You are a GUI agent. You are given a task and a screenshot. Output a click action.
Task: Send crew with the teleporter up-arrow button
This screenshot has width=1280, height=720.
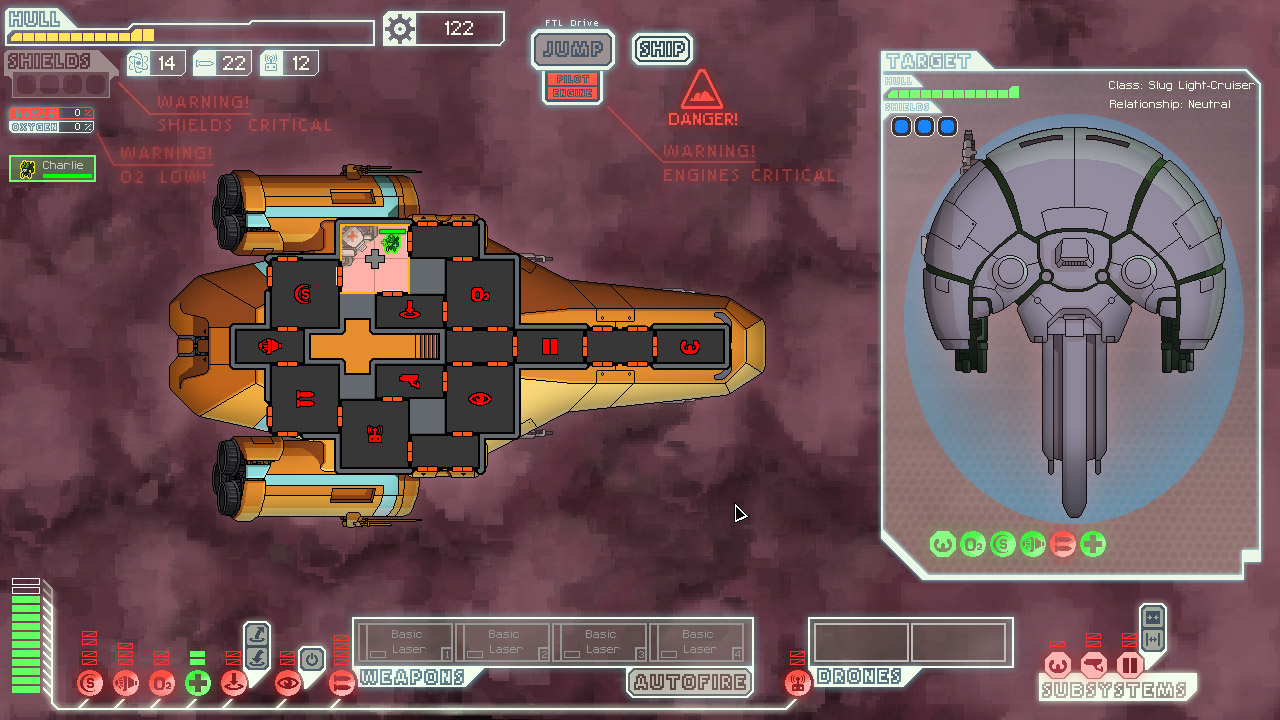(257, 634)
